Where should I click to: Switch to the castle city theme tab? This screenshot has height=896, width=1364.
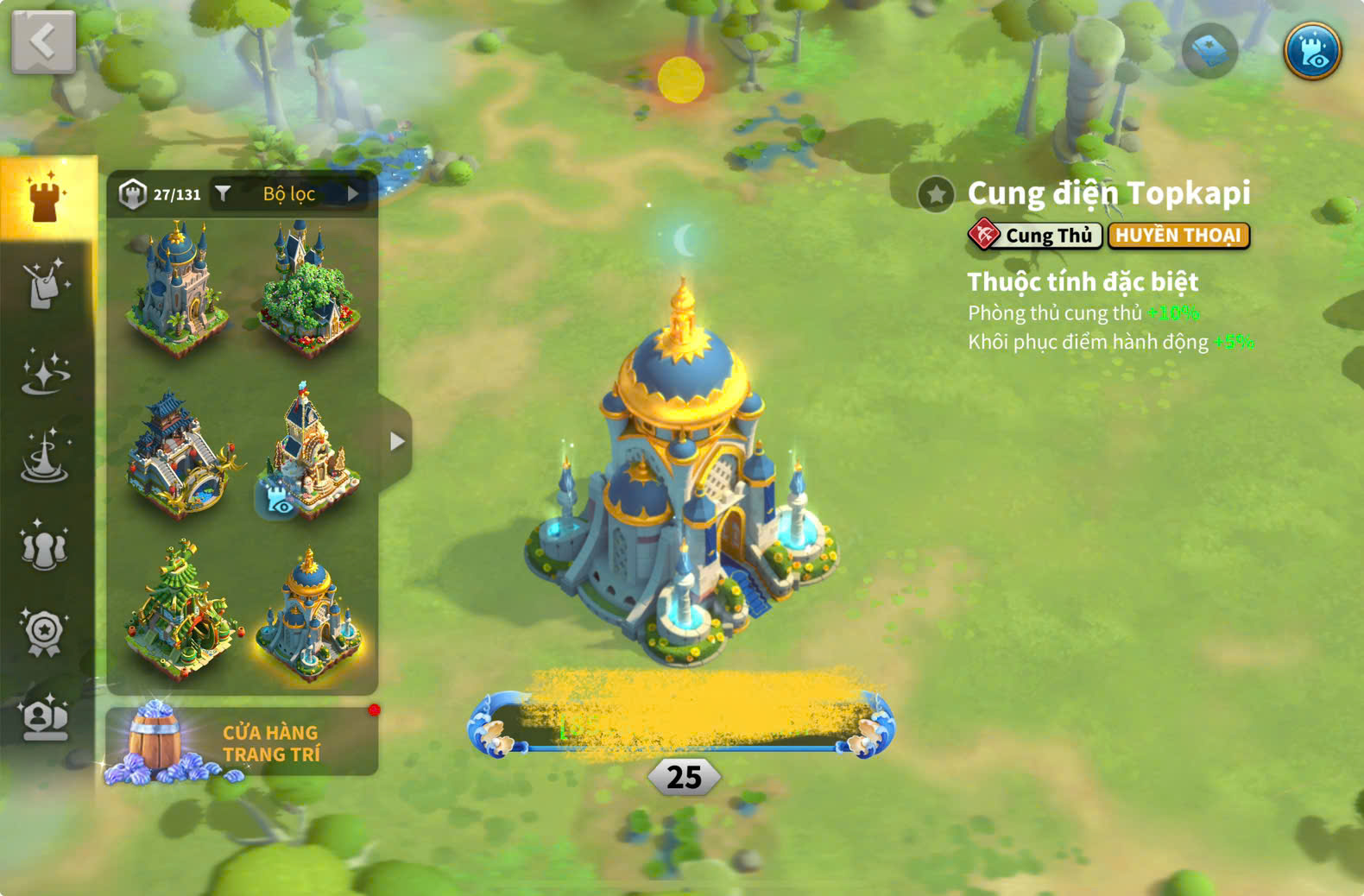coord(45,197)
